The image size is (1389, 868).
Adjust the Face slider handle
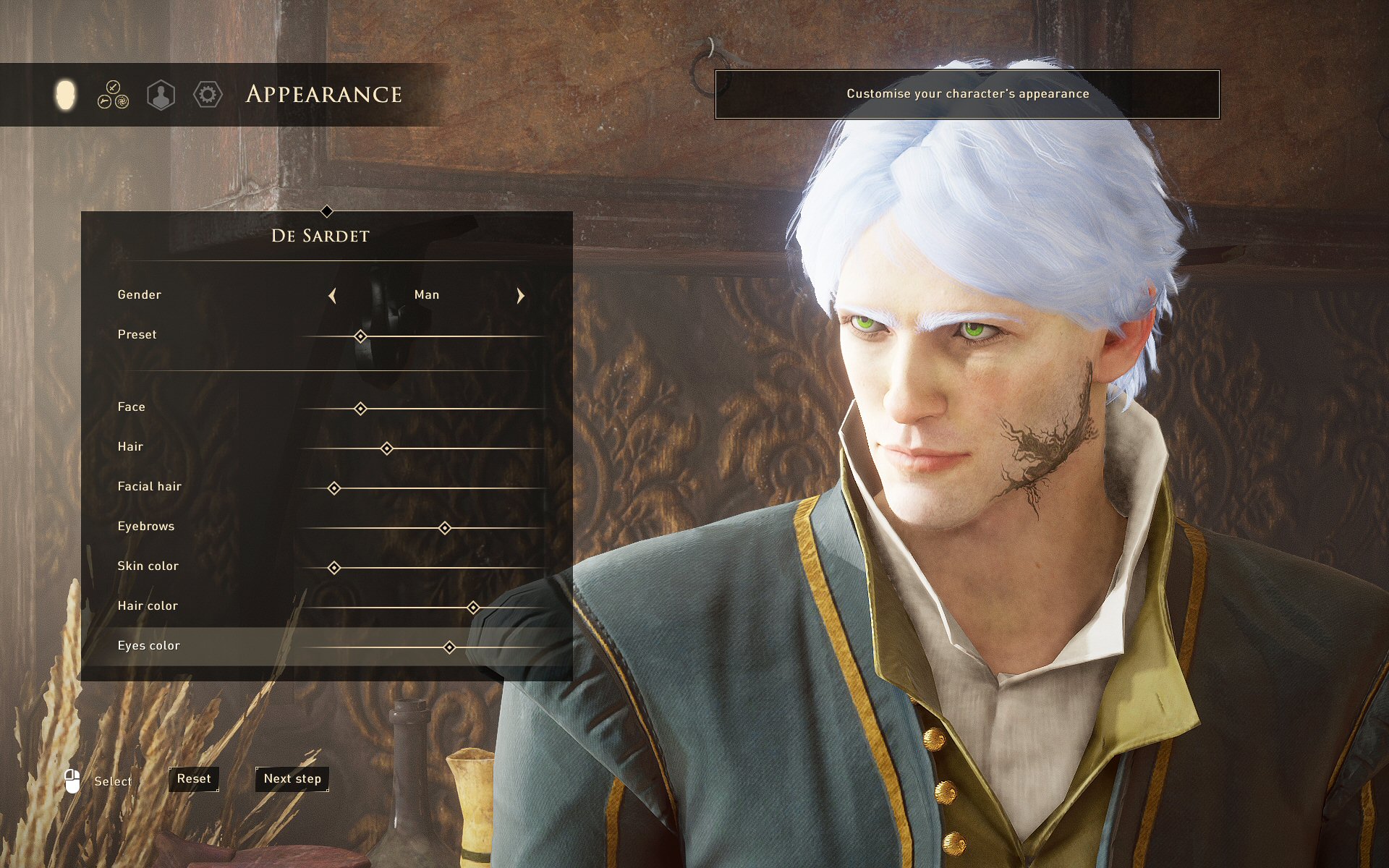pyautogui.click(x=360, y=409)
